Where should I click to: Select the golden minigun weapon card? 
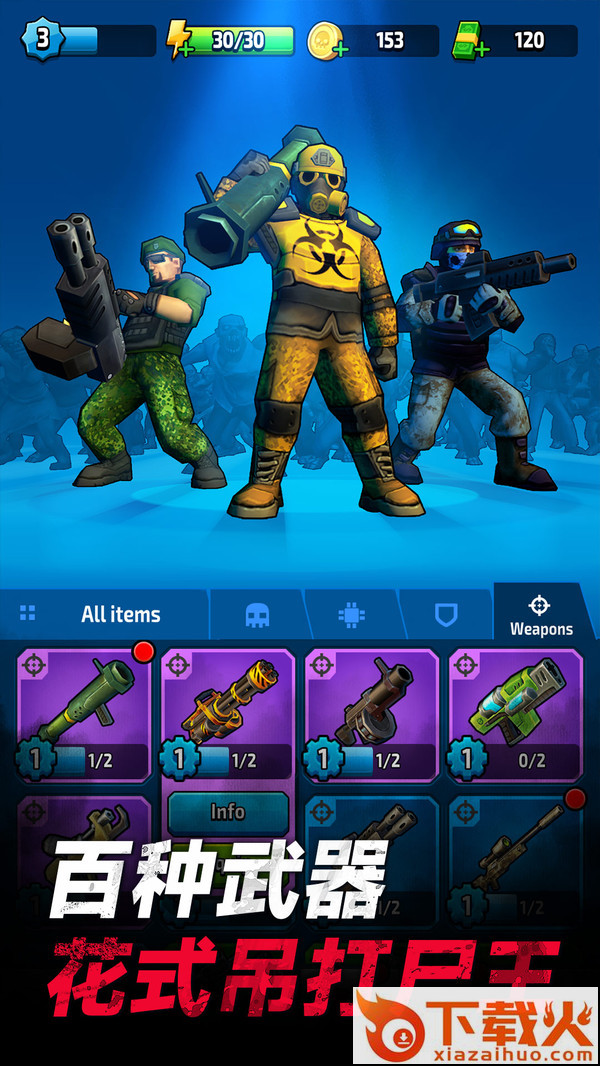228,714
